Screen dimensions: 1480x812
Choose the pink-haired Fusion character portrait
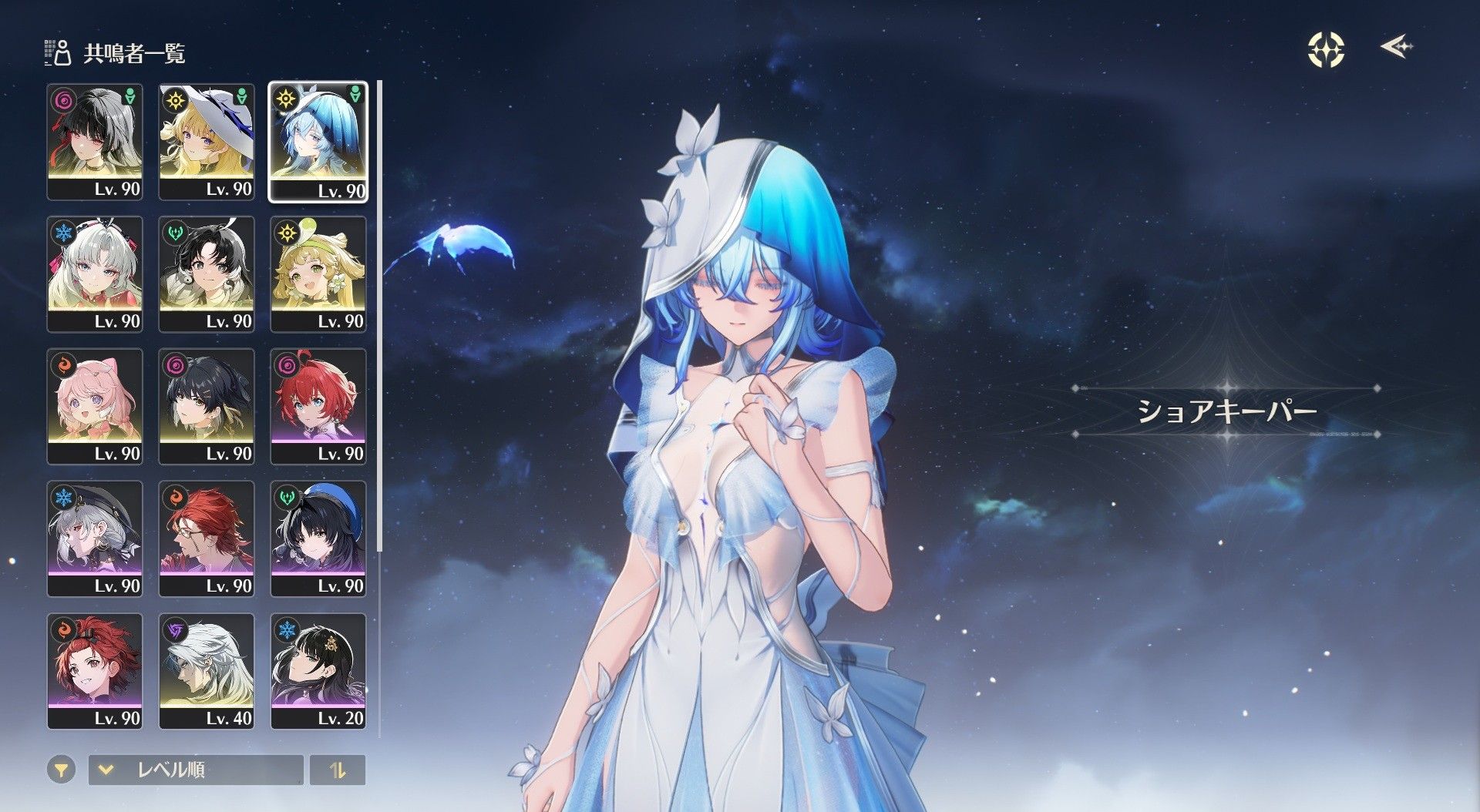pos(95,406)
